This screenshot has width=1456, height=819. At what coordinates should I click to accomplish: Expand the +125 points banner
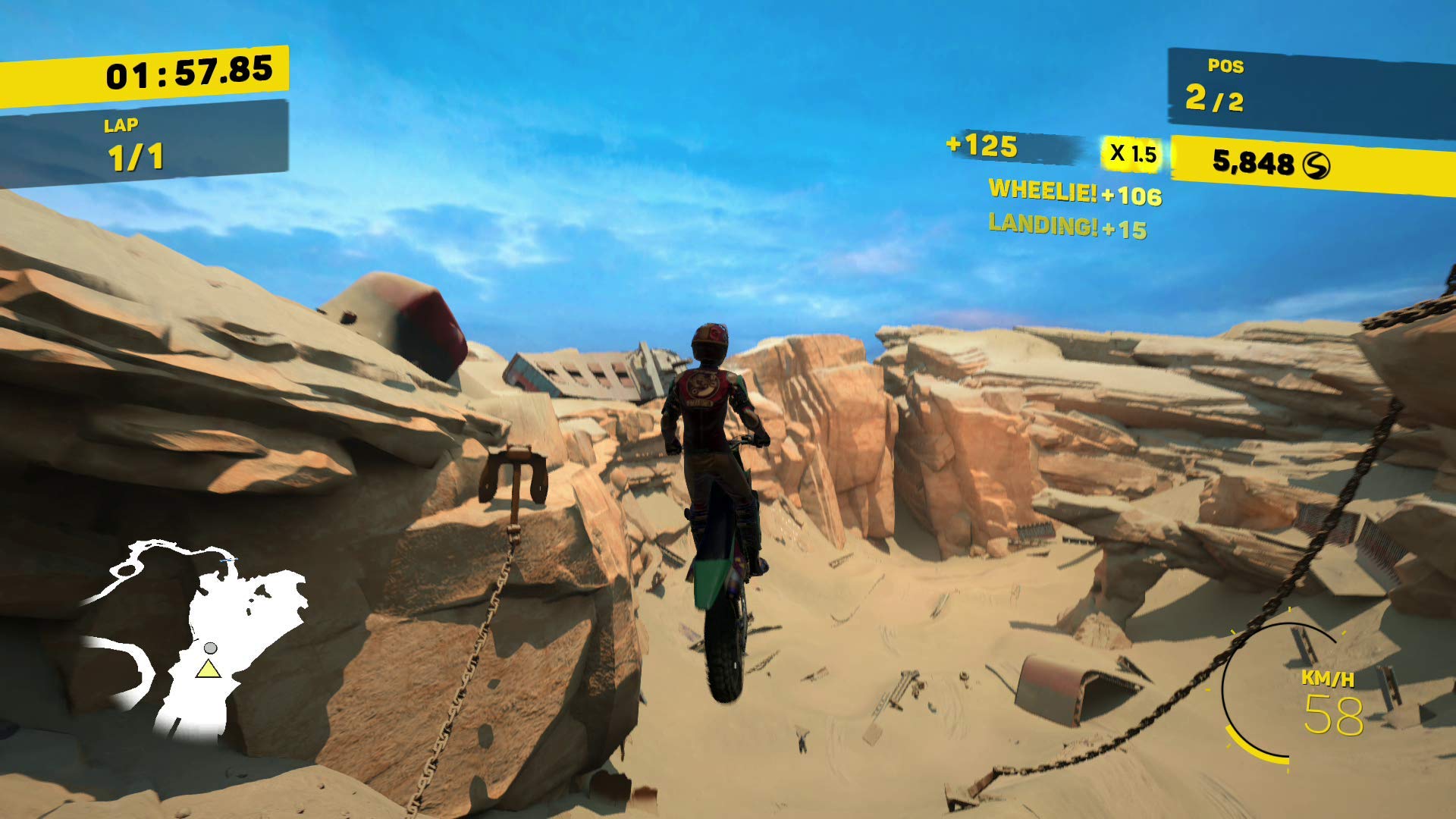click(x=1009, y=147)
